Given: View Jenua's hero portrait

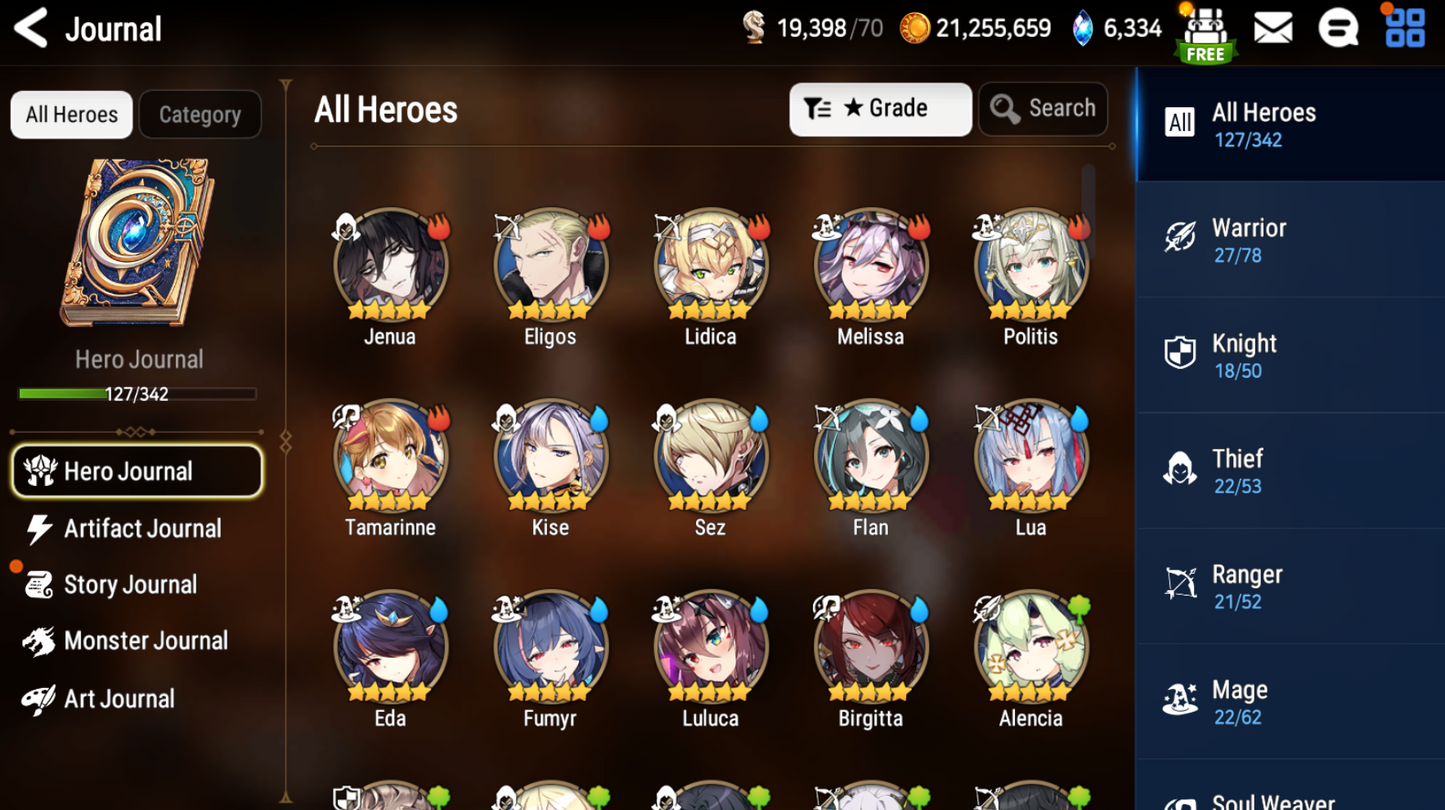Looking at the screenshot, I should 390,265.
